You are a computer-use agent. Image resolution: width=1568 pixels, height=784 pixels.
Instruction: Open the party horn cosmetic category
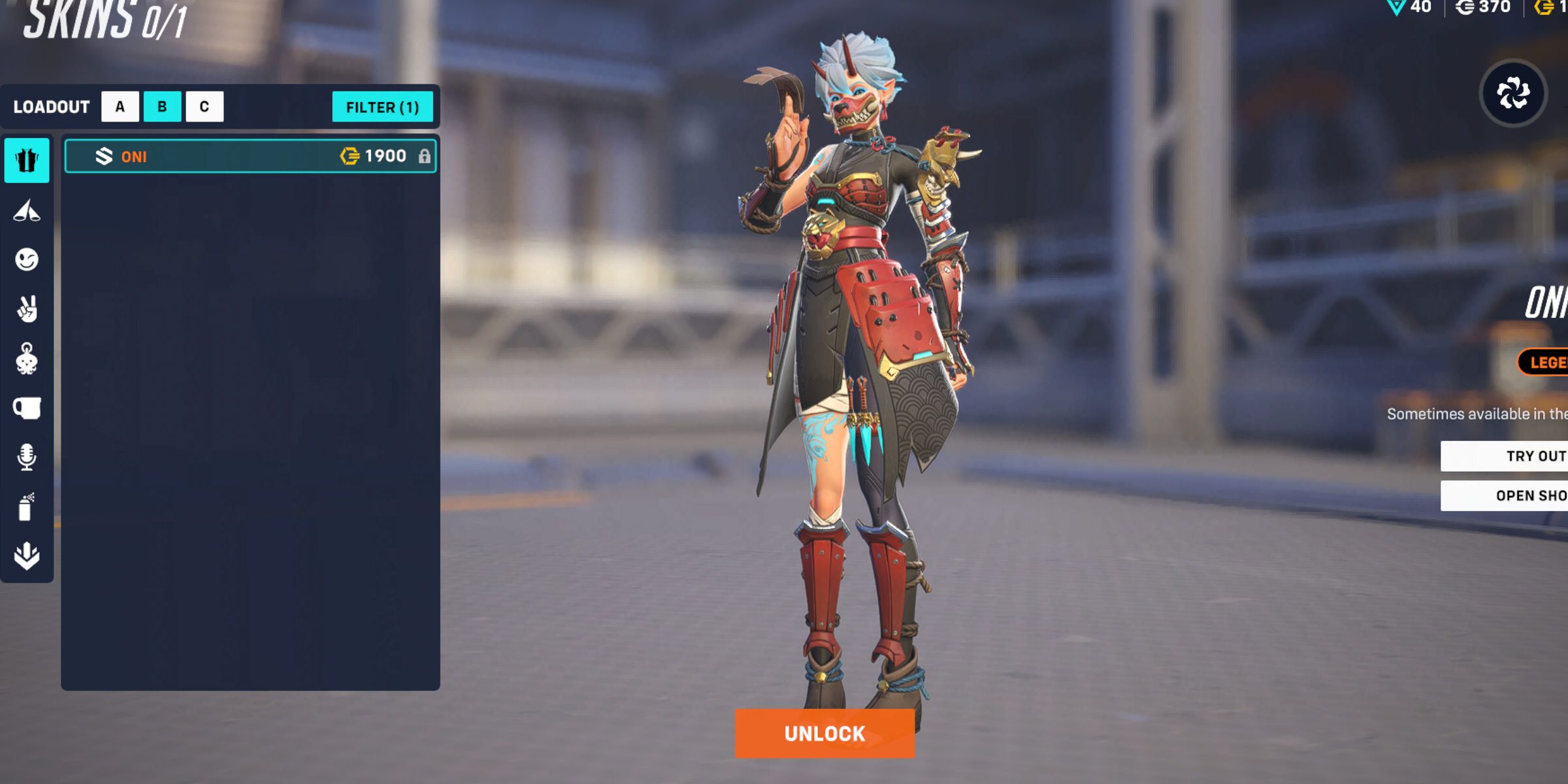[x=26, y=210]
